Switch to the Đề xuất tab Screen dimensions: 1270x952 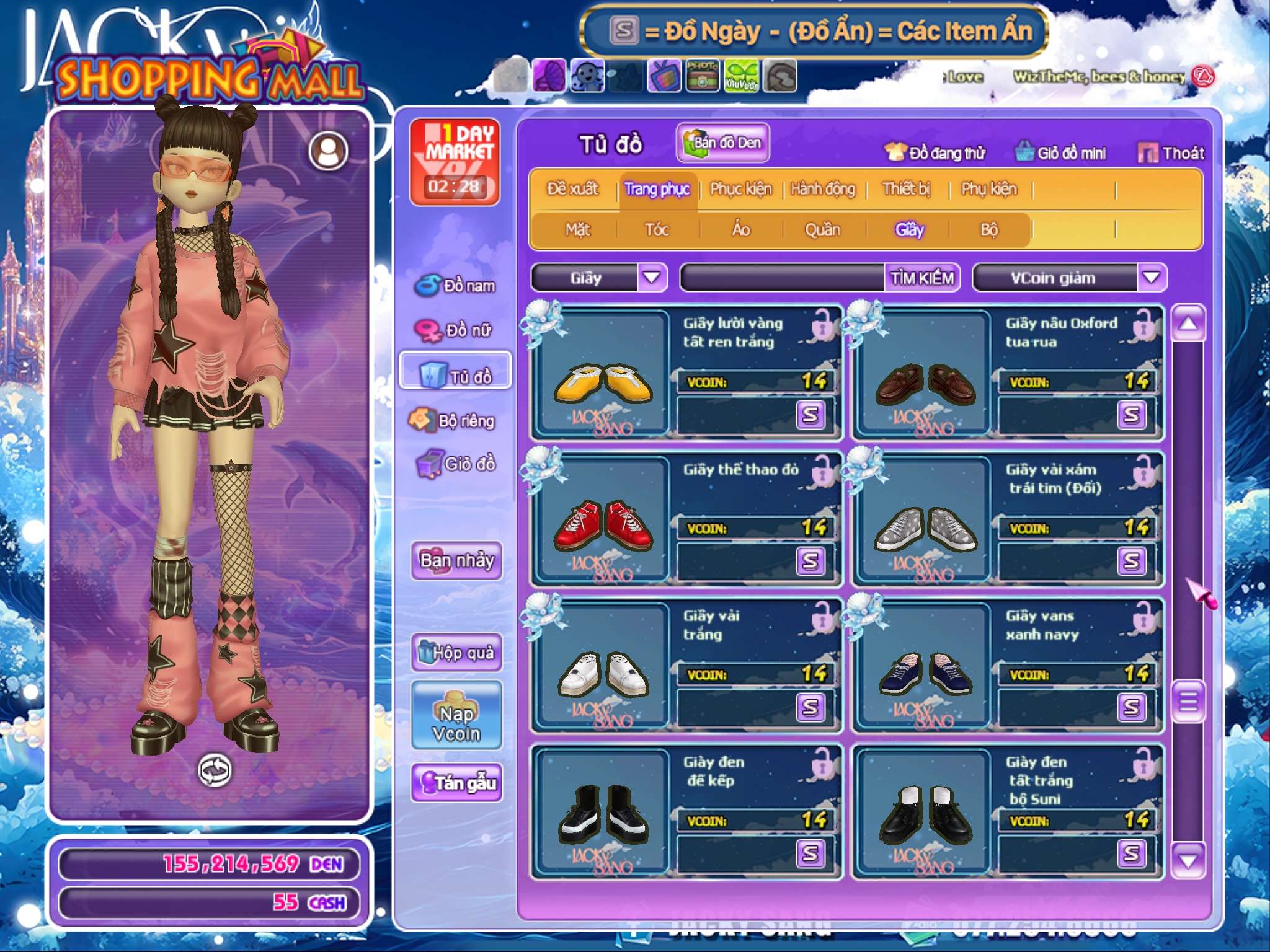tap(572, 188)
